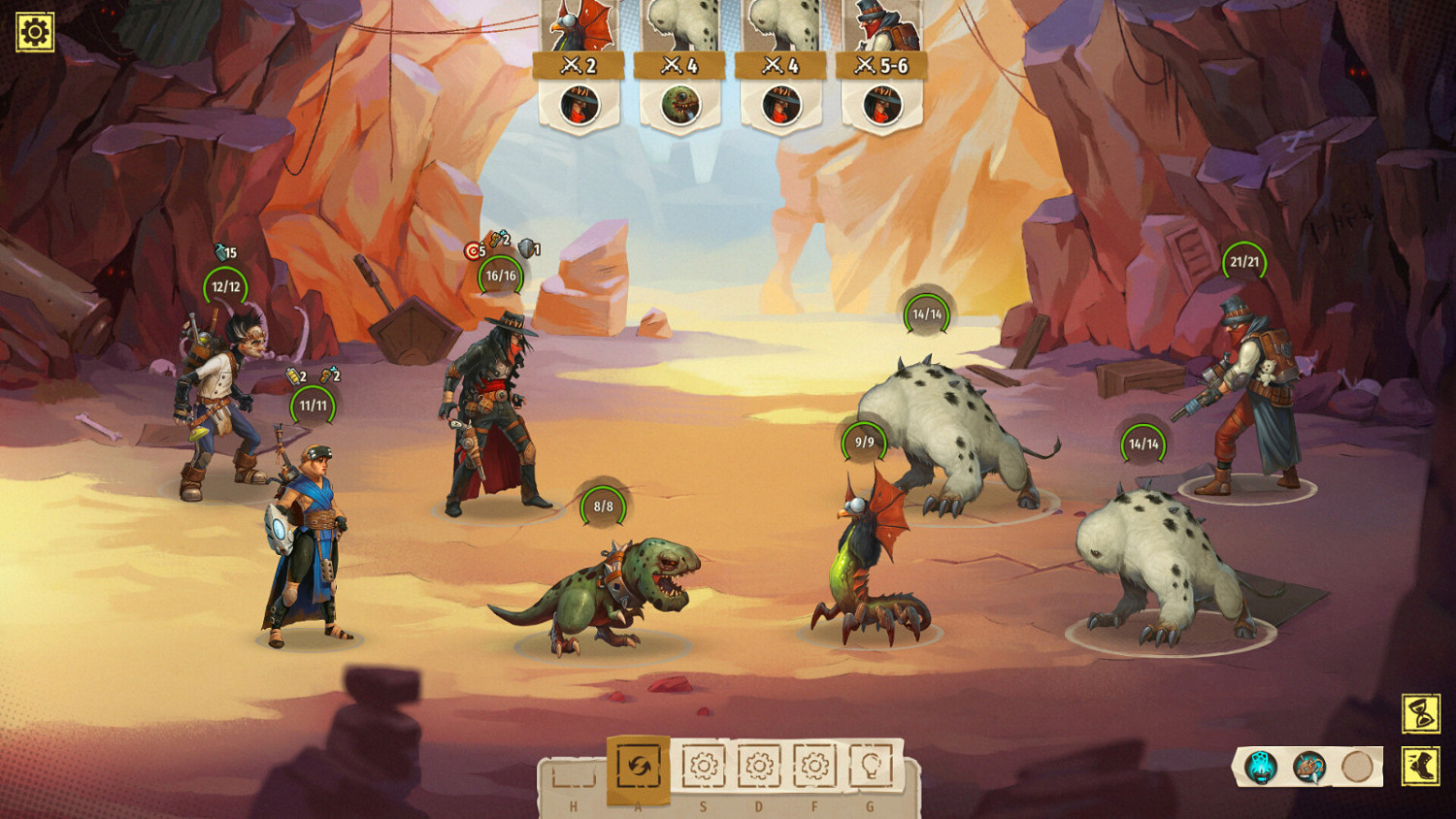This screenshot has height=819, width=1456.
Task: Select the flying creature card showing attack 2
Action: pos(579,29)
